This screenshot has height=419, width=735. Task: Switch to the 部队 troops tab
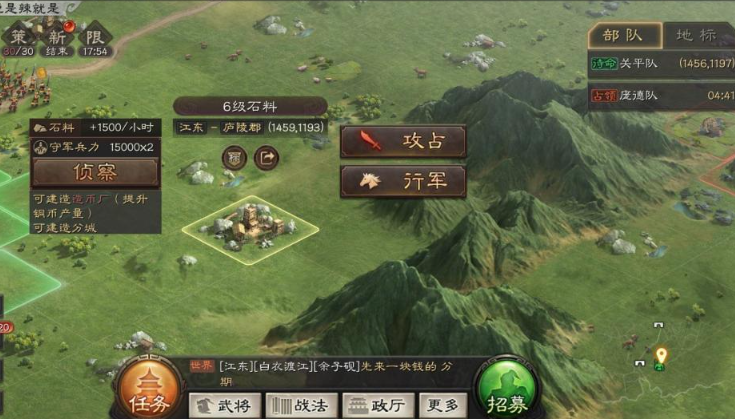tap(624, 35)
